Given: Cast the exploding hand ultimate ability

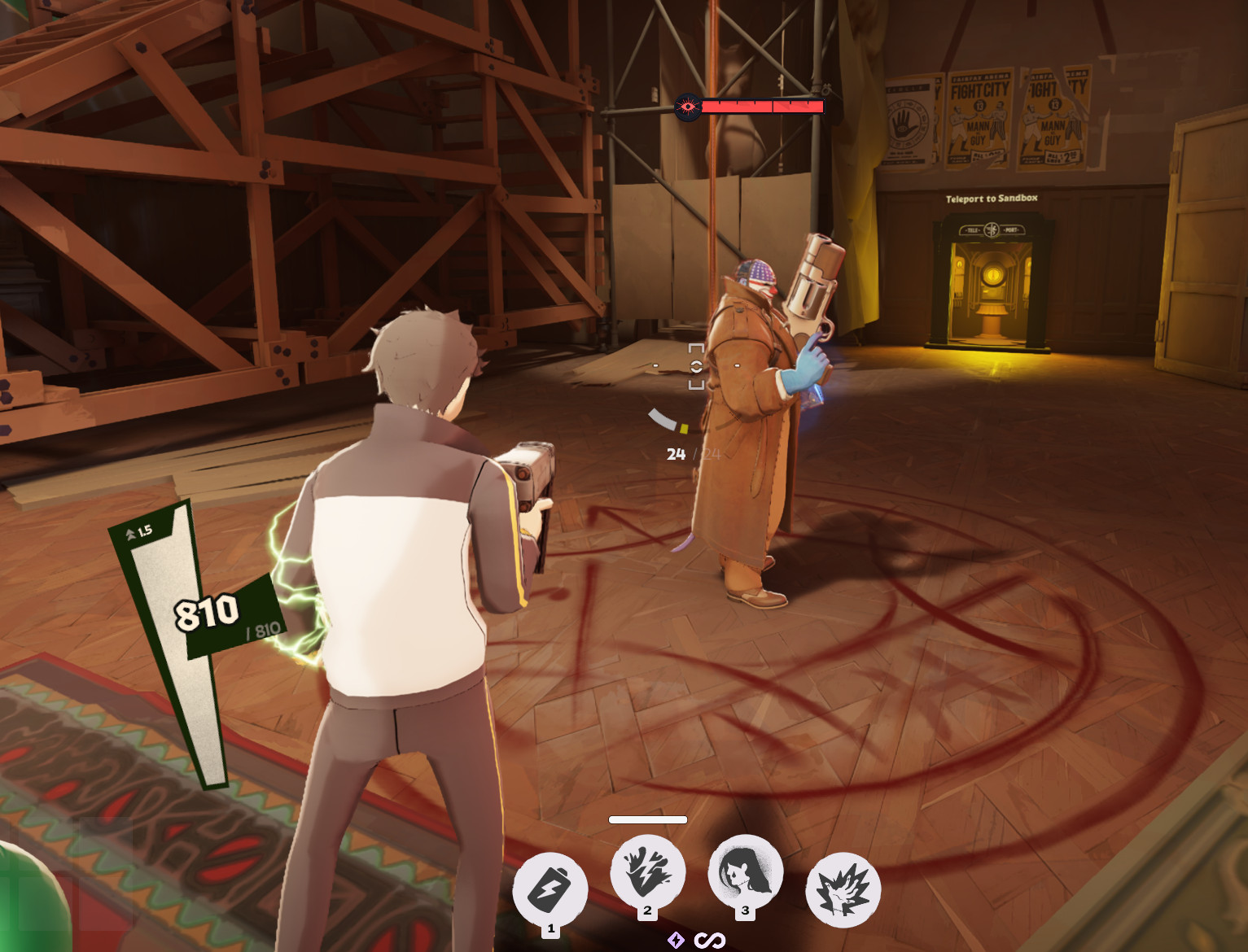Looking at the screenshot, I should pyautogui.click(x=843, y=889).
